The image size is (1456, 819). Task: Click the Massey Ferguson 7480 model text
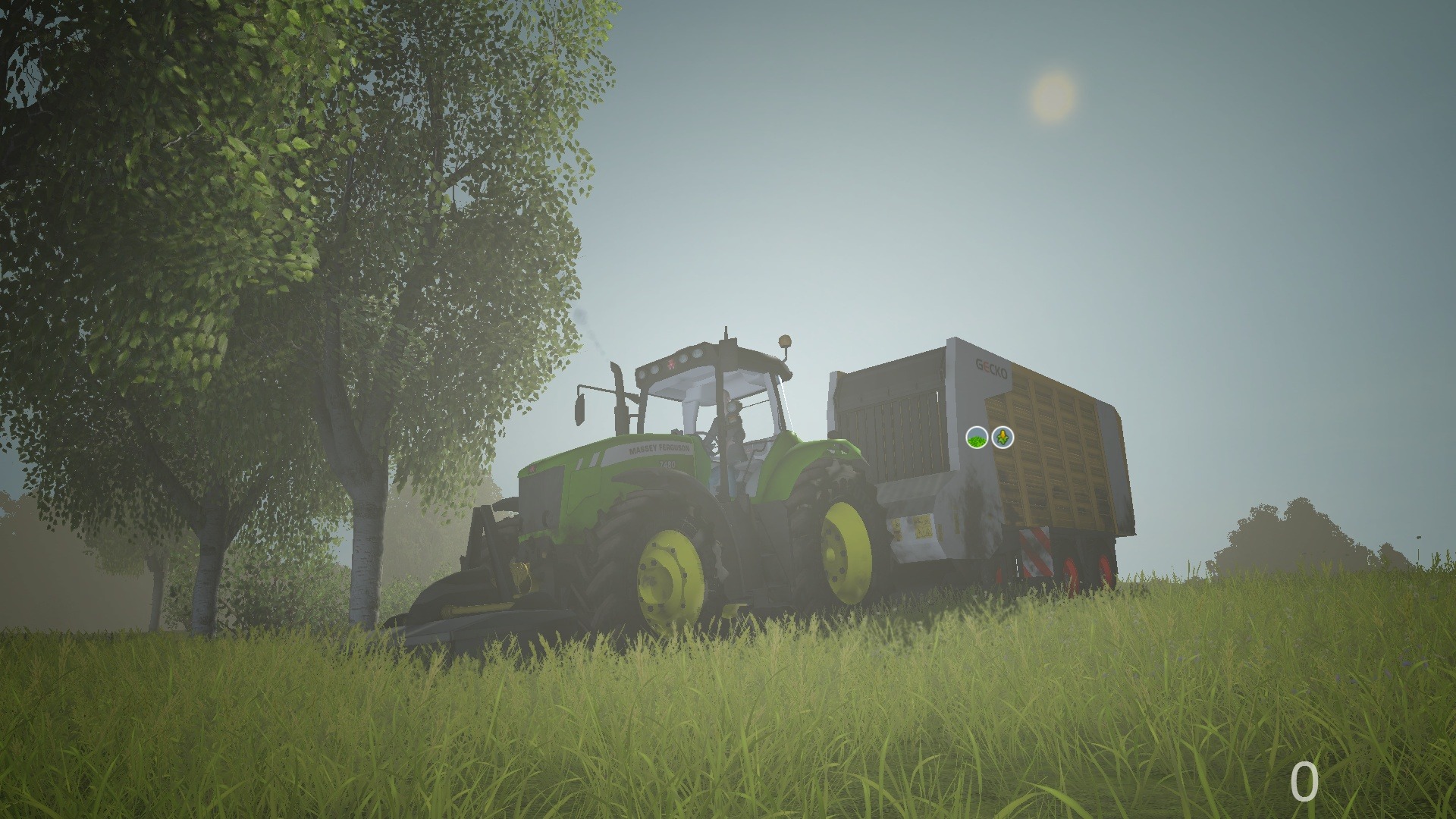click(667, 465)
